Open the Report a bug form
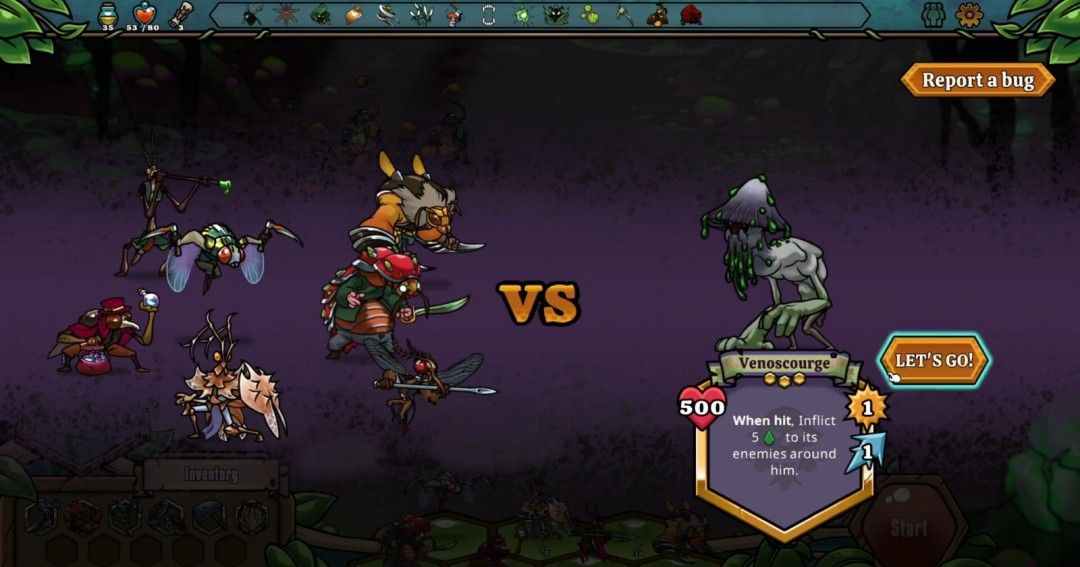Viewport: 1080px width, 567px height. pos(977,80)
